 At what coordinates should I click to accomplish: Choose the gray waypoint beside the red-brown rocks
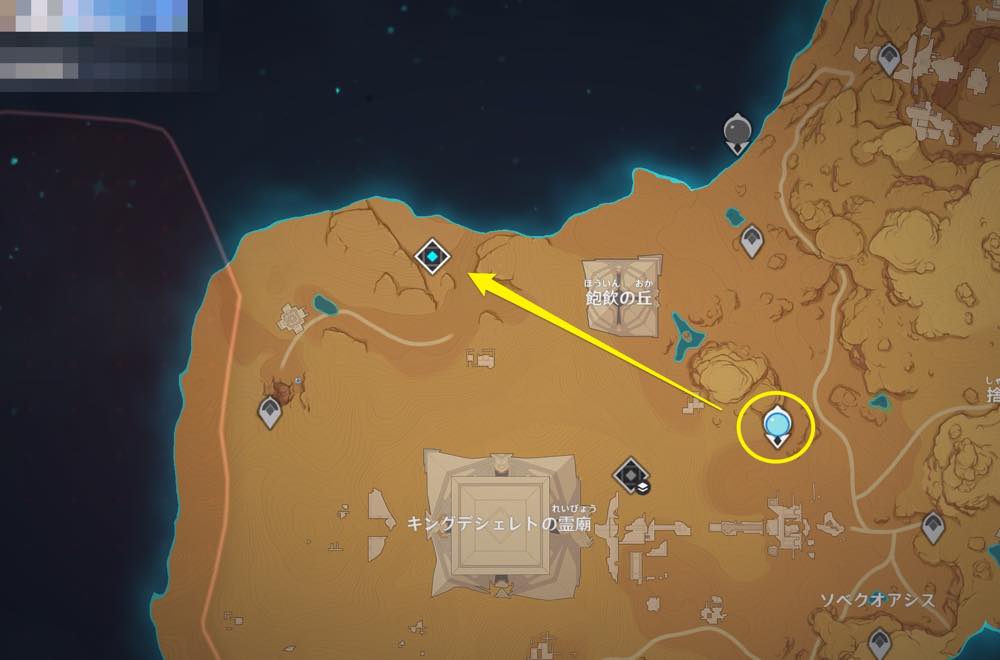(270, 411)
